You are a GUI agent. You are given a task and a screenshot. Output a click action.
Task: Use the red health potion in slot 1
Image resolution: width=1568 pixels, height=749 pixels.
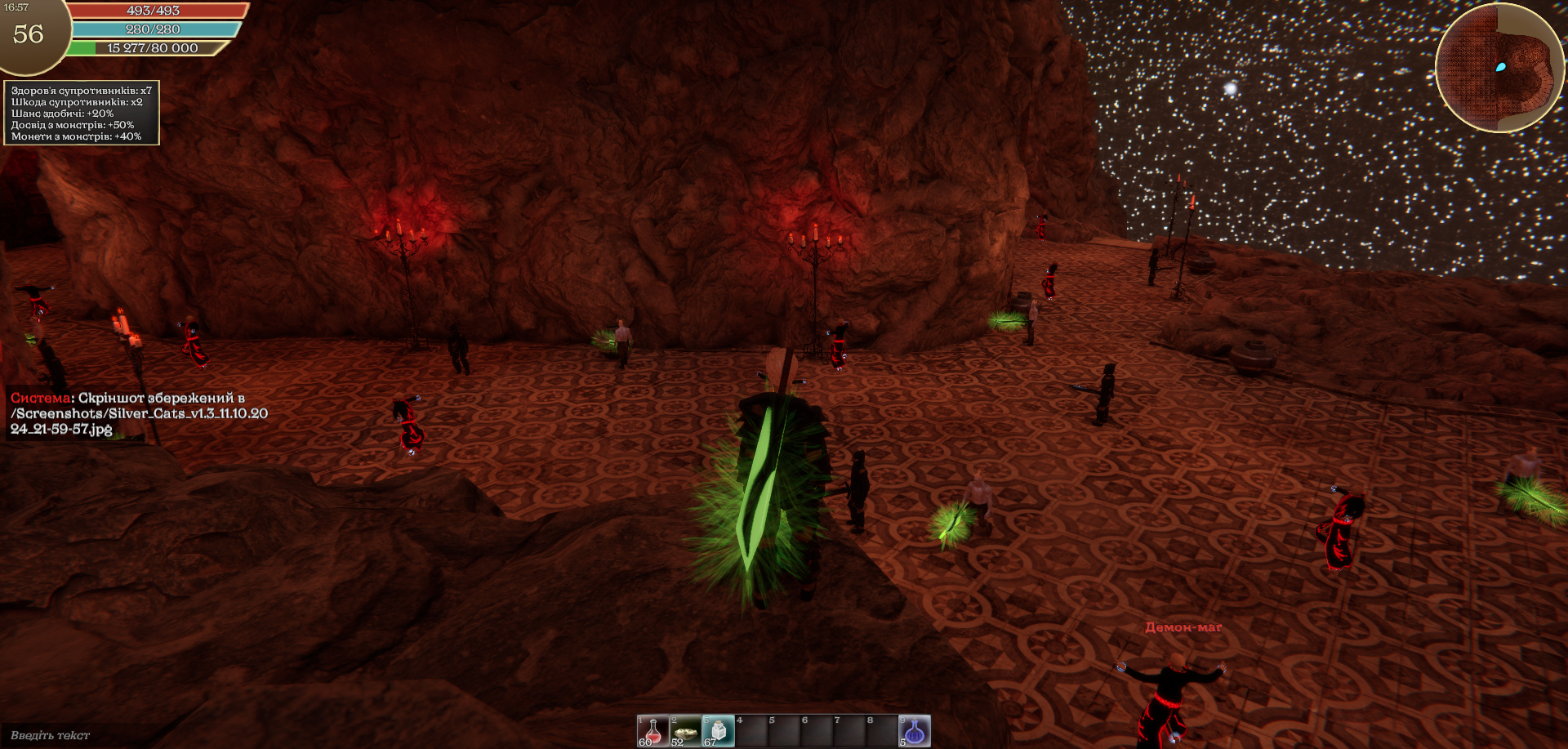pos(653,731)
